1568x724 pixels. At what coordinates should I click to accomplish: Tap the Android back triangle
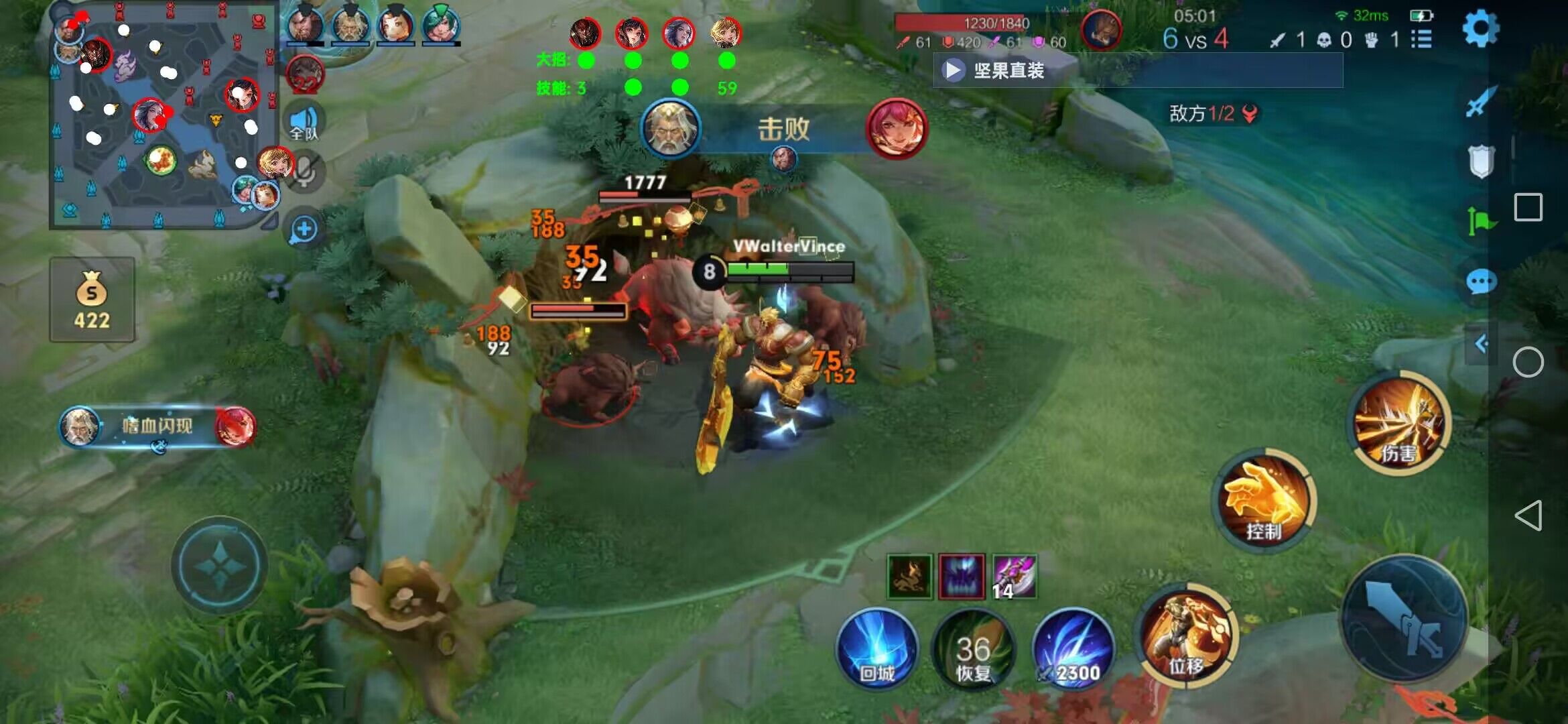pyautogui.click(x=1528, y=516)
